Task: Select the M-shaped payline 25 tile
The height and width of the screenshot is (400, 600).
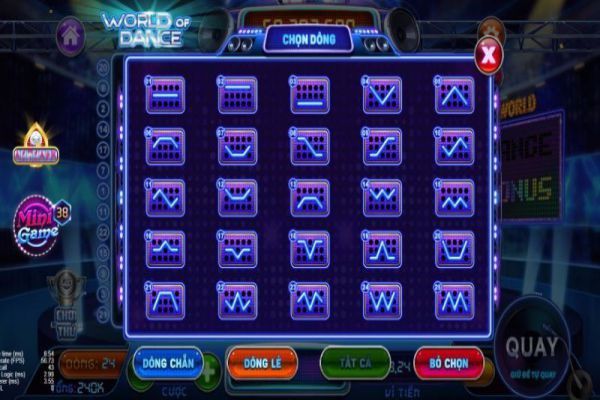Action: coord(453,300)
